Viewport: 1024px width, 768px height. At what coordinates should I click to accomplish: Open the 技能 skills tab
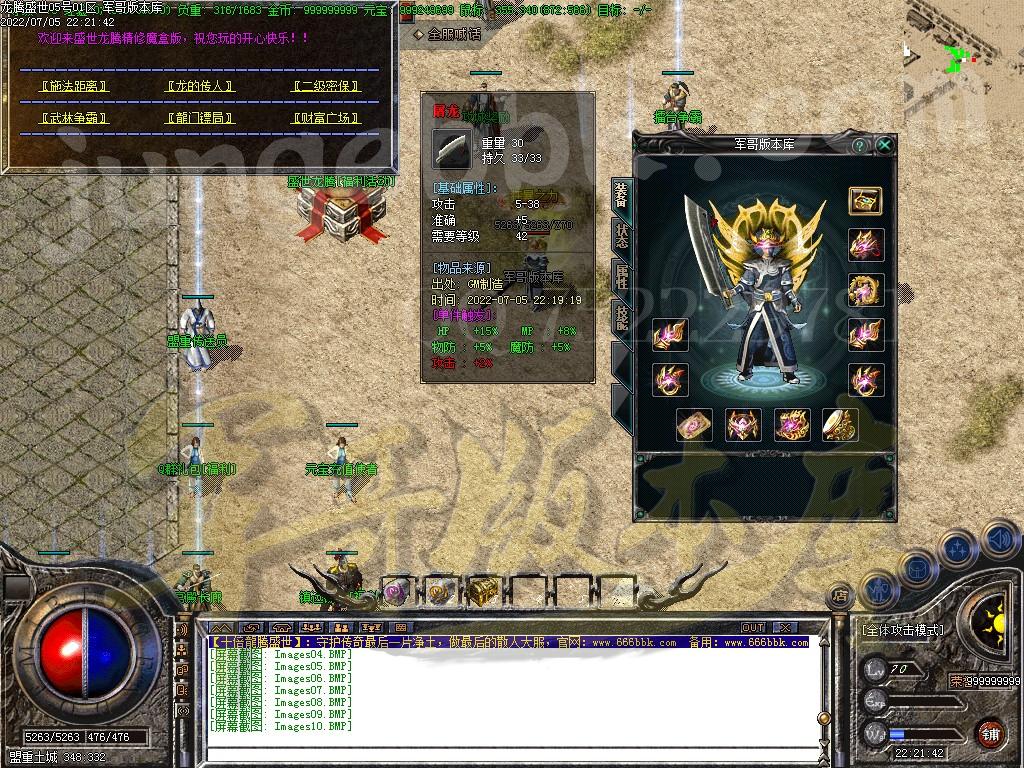pyautogui.click(x=622, y=318)
